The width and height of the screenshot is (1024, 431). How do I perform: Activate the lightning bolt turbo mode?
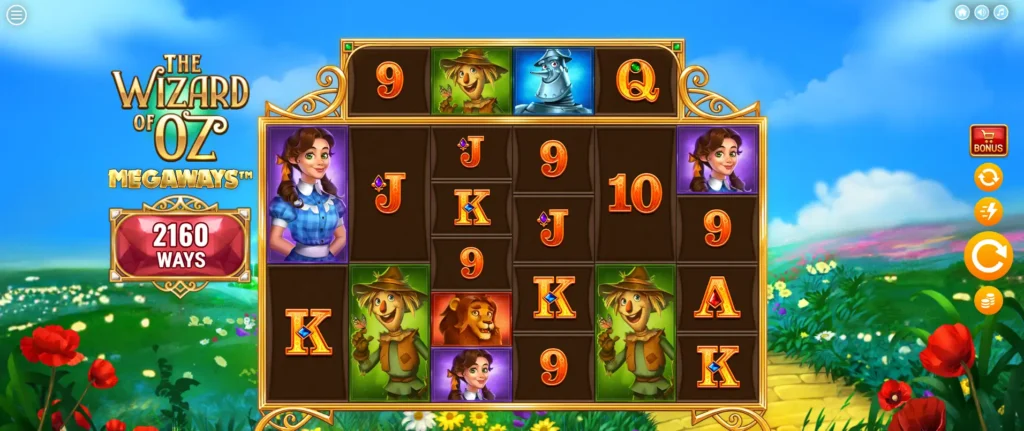988,211
